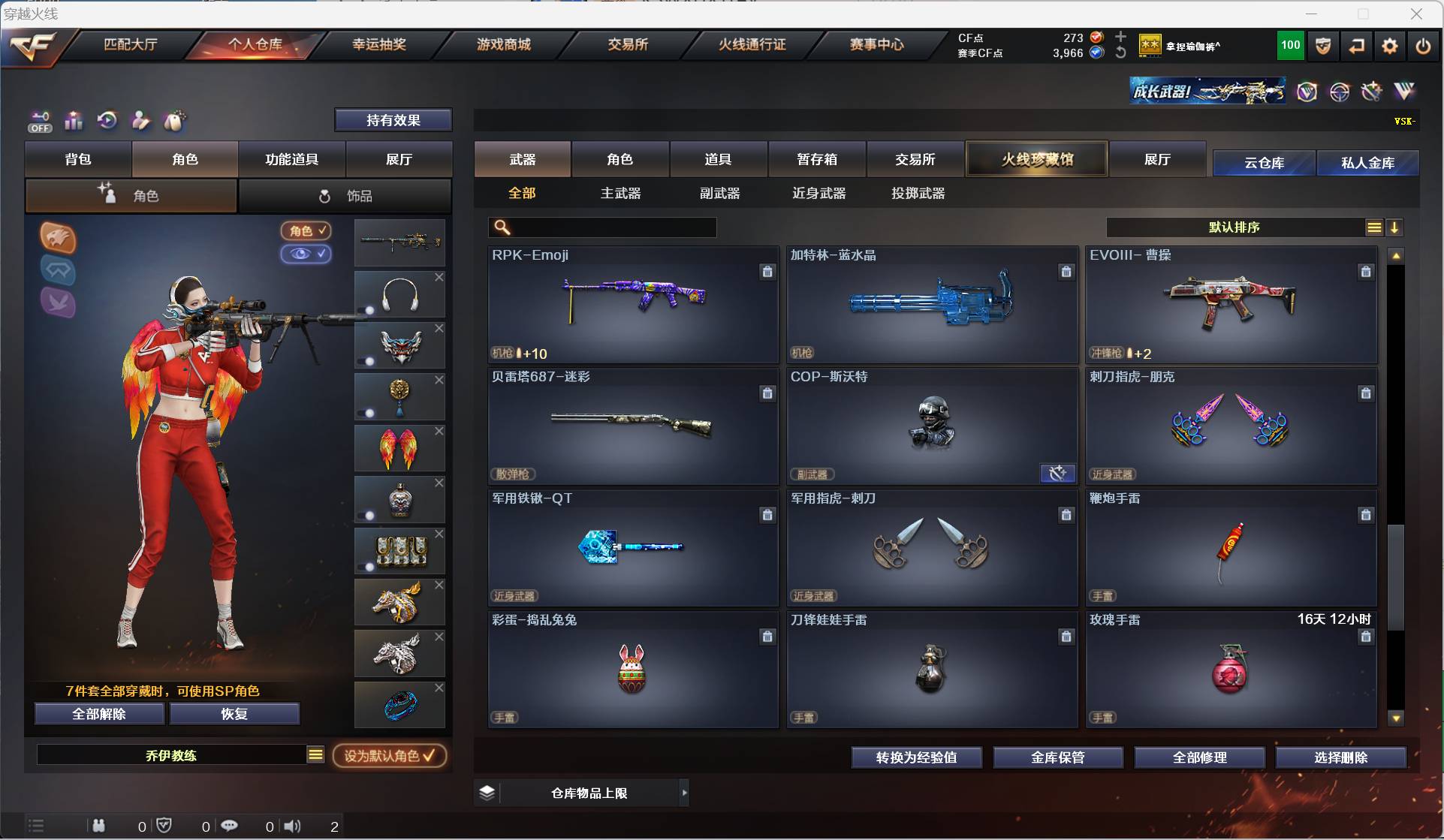Click the eagle emblem icon beside the character
The image size is (1444, 840).
tap(58, 238)
